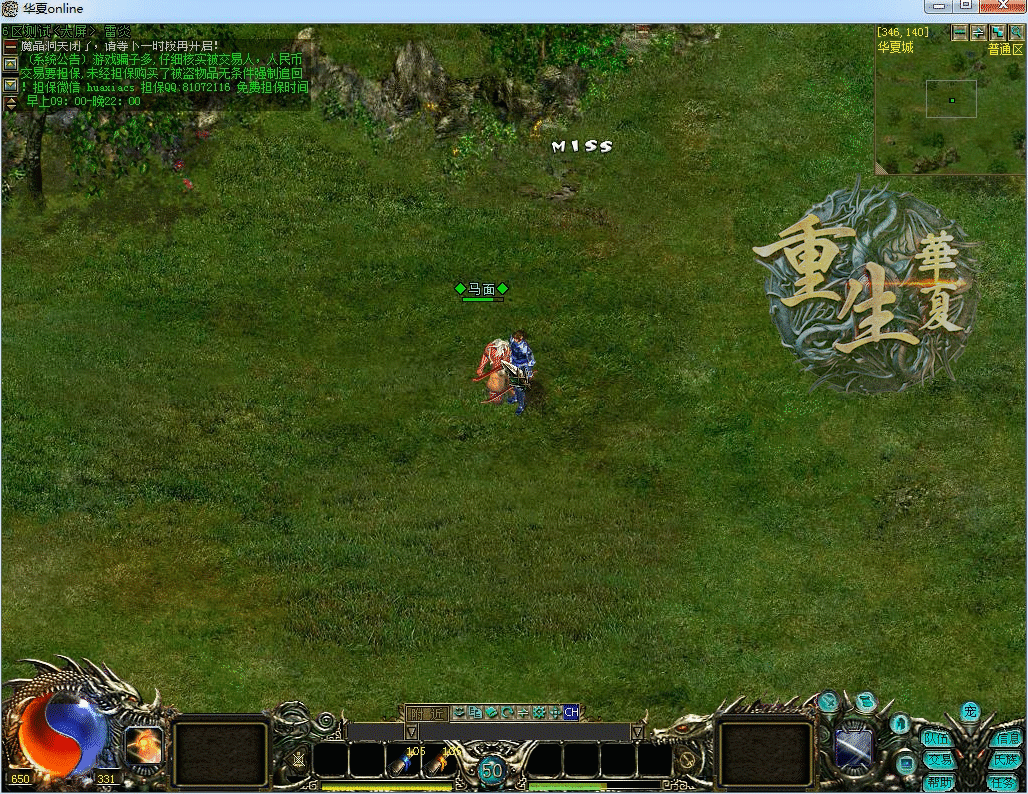The height and width of the screenshot is (794, 1028).
Task: Click the red minus chat log button
Action: (10, 47)
